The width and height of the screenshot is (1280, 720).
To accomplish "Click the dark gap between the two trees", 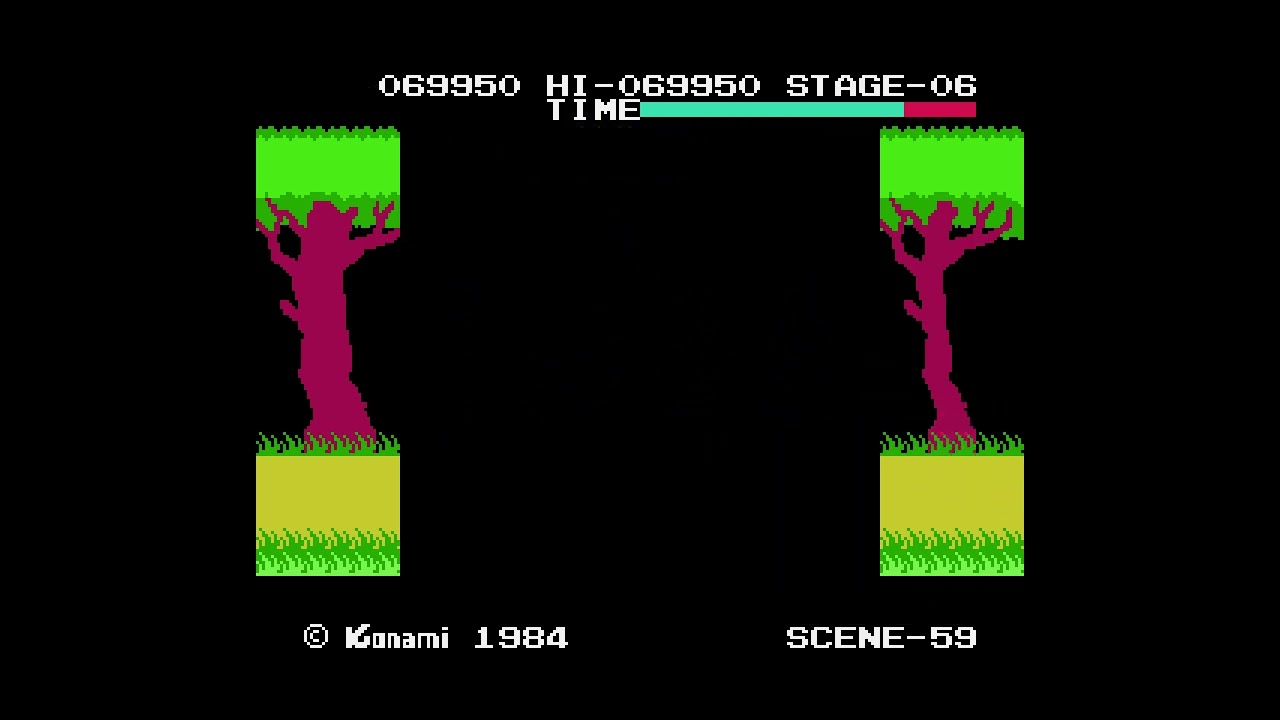I will [640, 350].
